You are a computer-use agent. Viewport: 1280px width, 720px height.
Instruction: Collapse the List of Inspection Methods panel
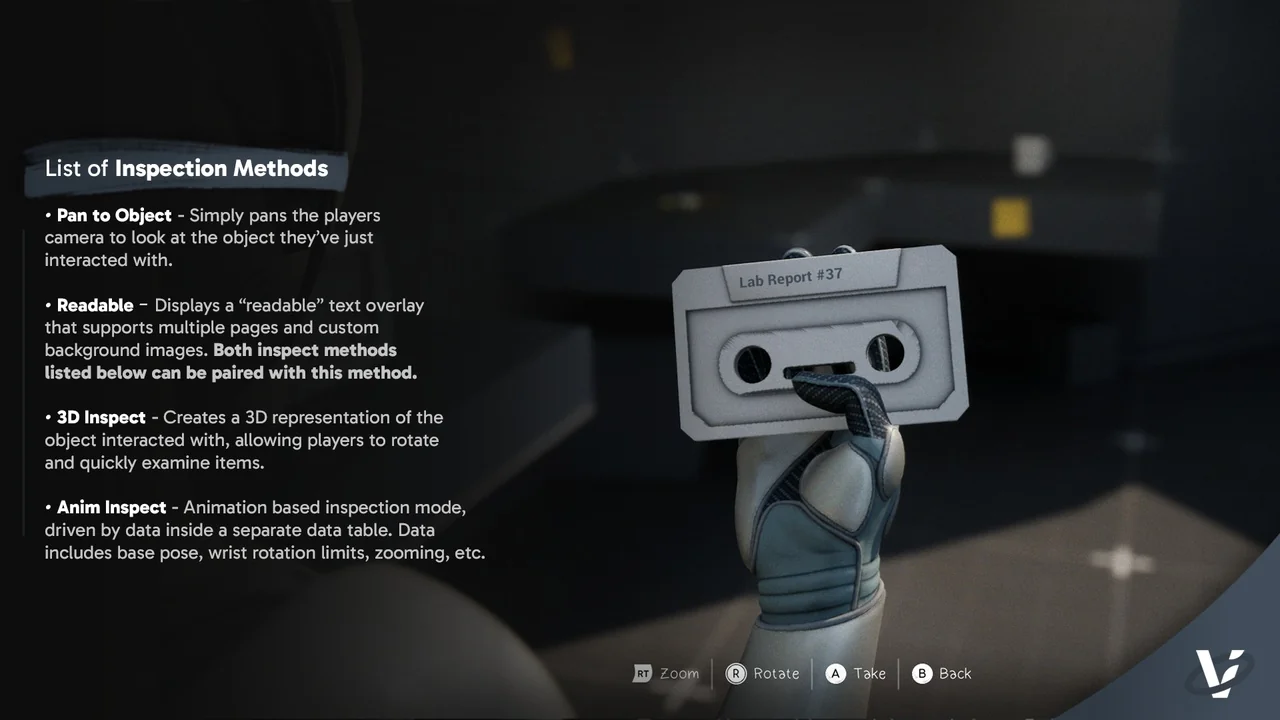point(186,168)
